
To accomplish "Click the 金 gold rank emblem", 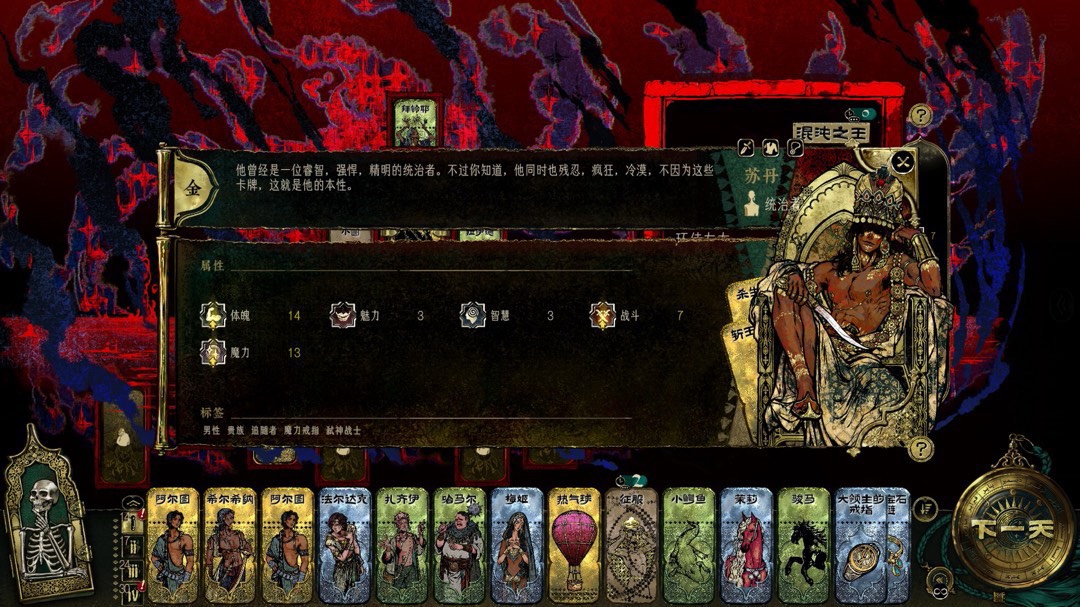I will tap(192, 188).
